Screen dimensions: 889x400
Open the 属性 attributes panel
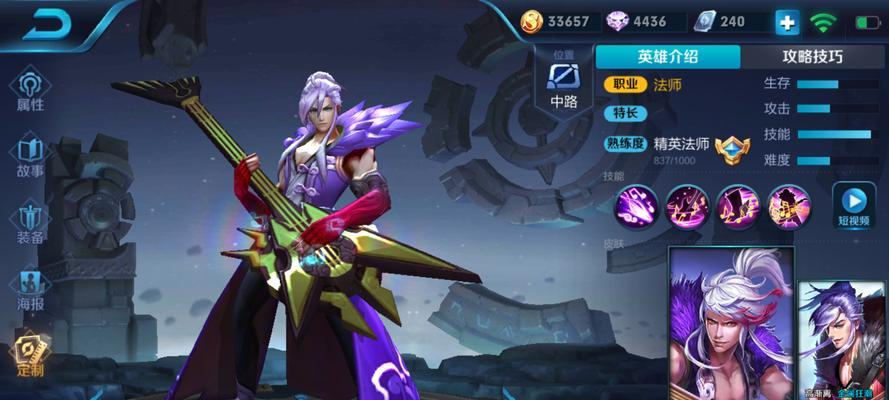click(30, 91)
